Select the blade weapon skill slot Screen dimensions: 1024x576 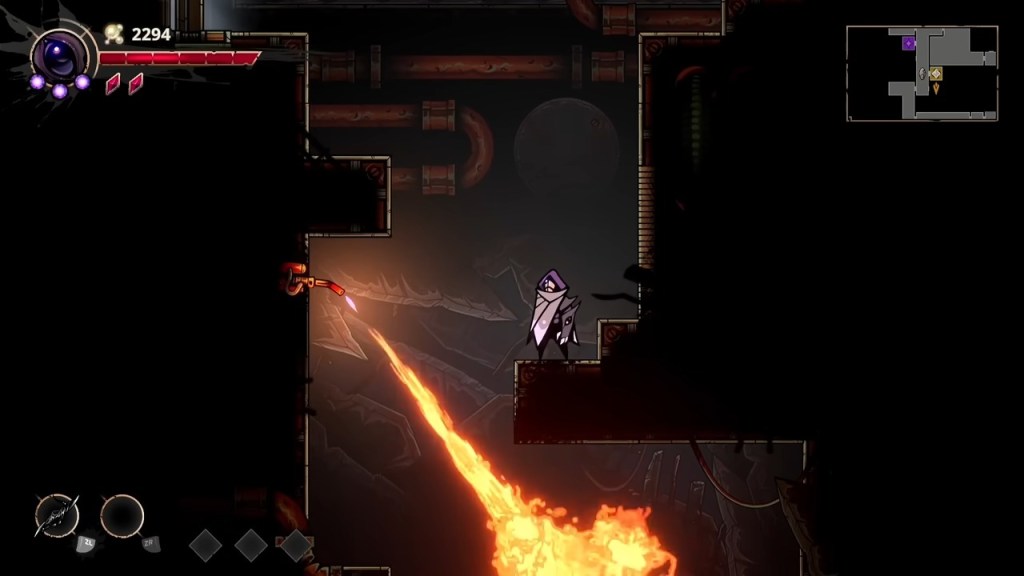(x=56, y=516)
